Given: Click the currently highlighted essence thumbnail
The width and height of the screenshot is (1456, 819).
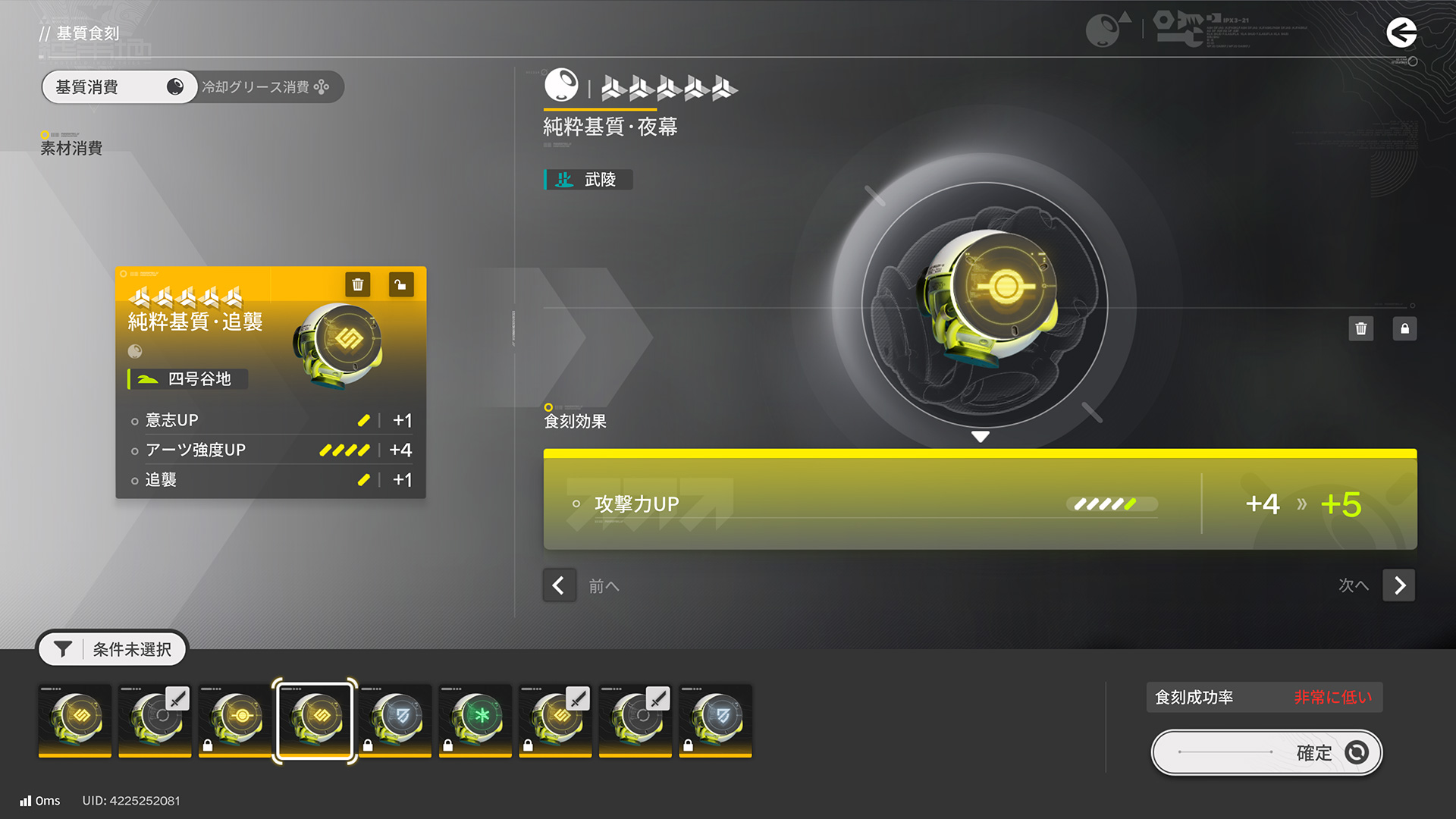Looking at the screenshot, I should [315, 720].
